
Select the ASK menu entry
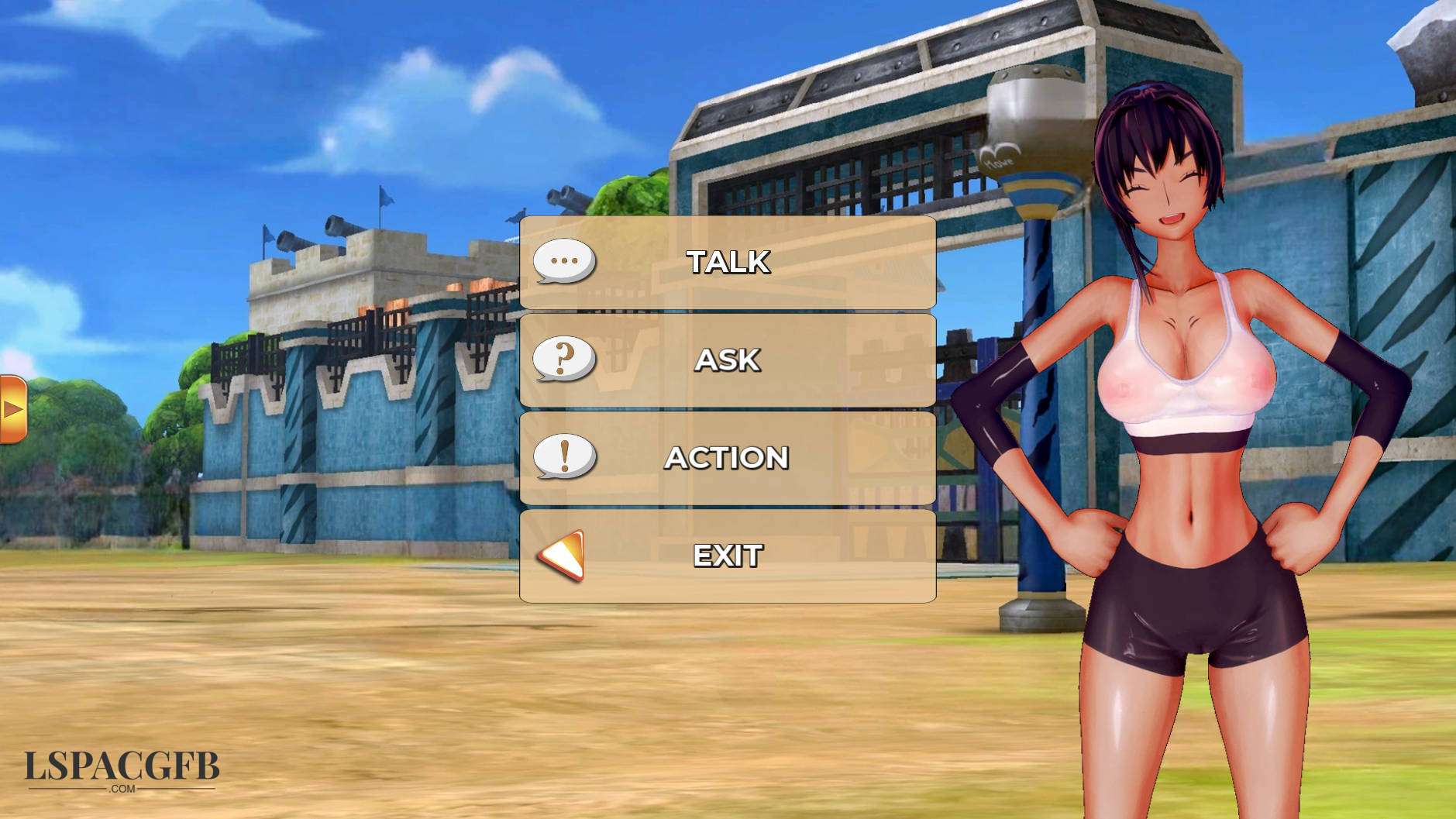pyautogui.click(x=727, y=360)
